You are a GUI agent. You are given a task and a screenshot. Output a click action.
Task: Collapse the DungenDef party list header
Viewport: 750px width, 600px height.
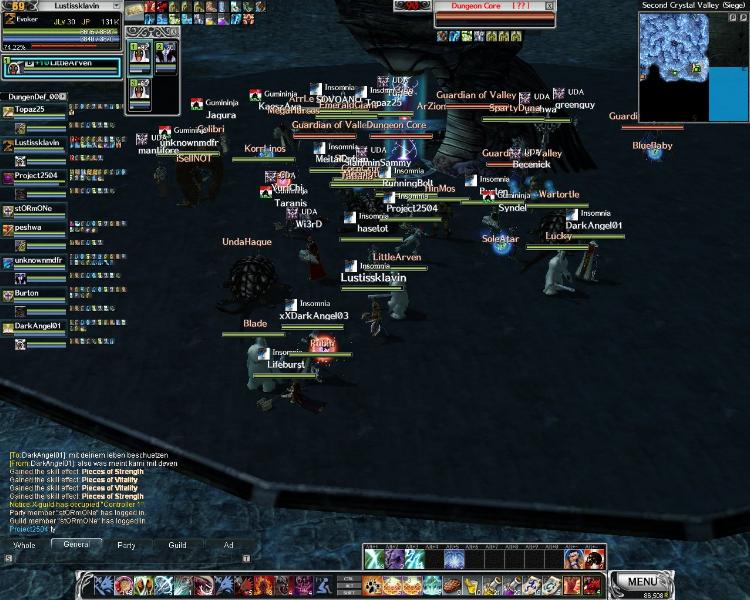click(x=62, y=96)
